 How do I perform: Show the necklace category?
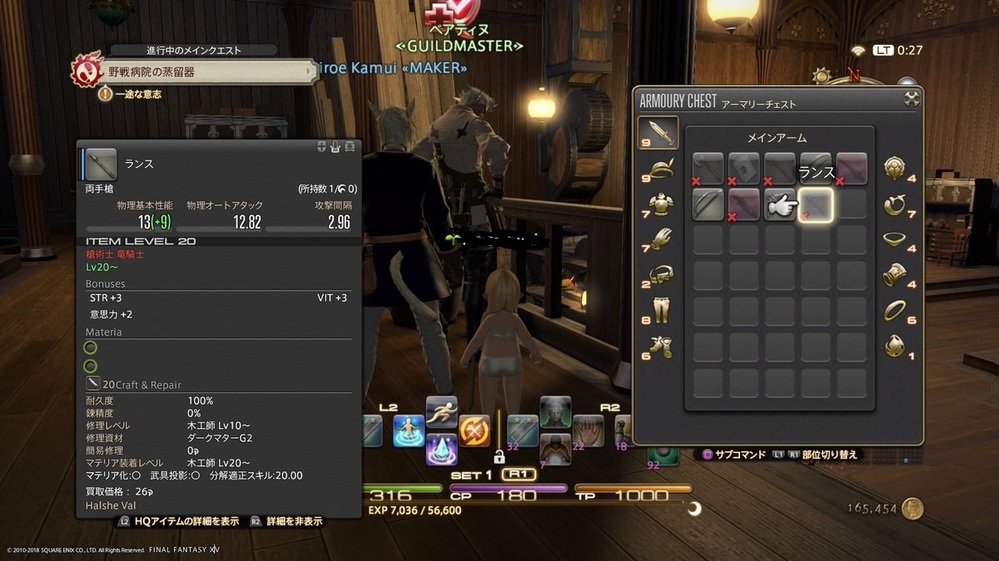tap(896, 240)
